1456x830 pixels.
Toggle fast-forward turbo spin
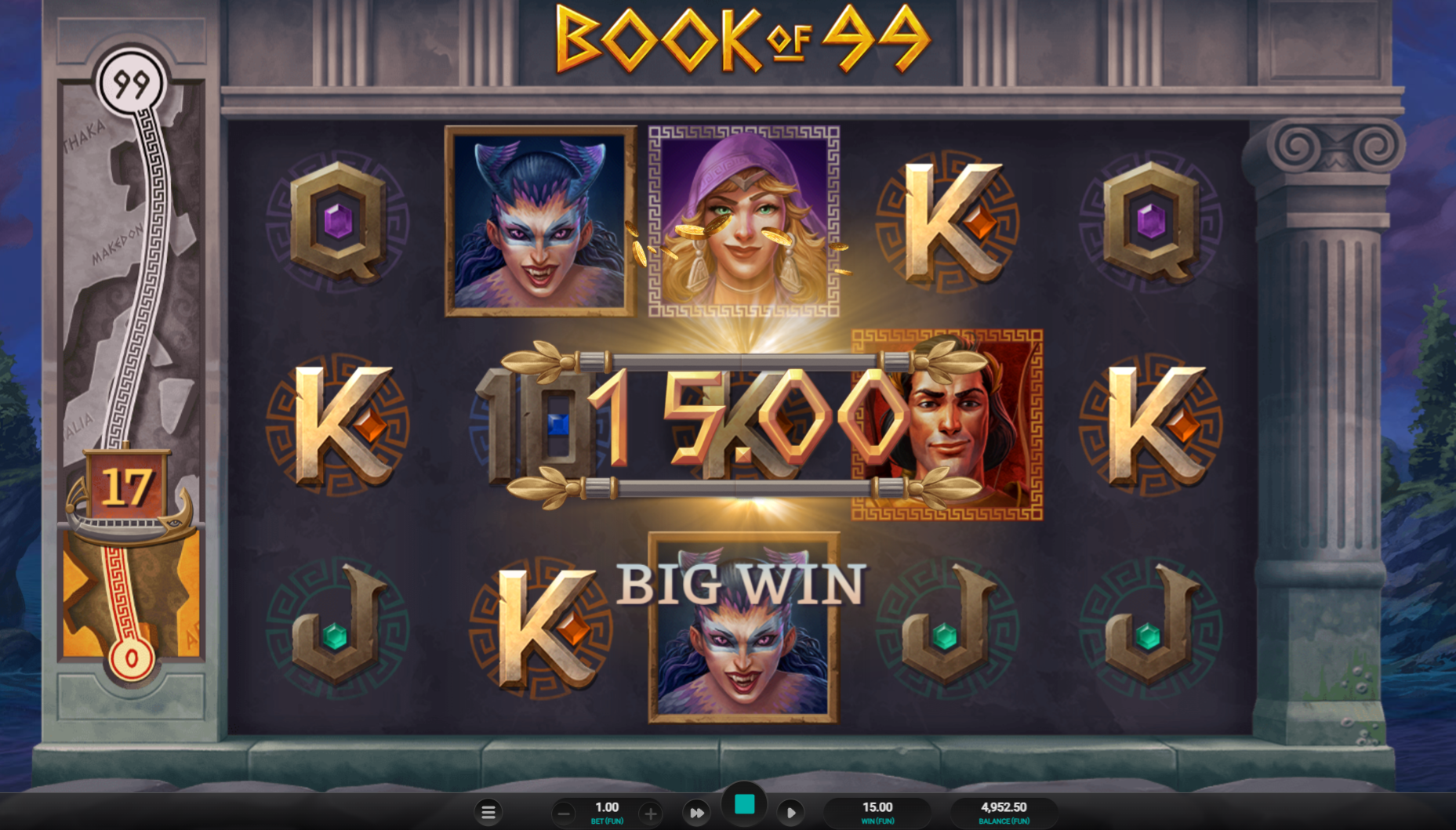click(x=696, y=813)
